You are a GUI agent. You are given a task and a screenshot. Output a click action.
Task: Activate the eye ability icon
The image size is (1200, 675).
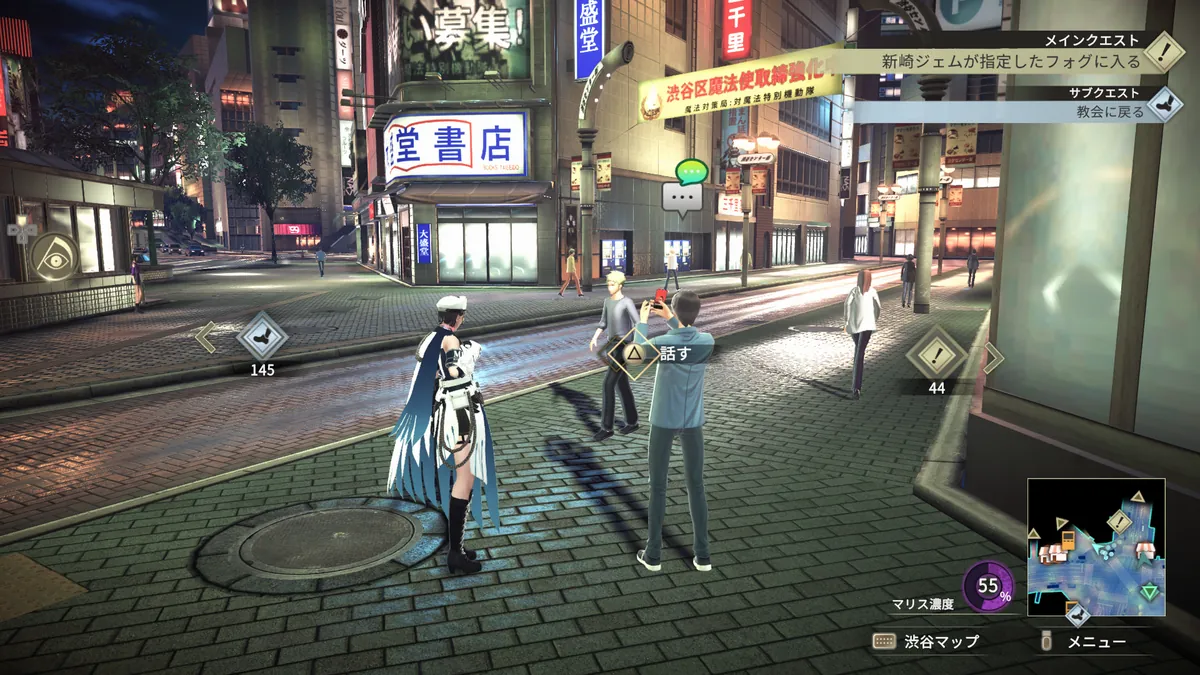point(53,256)
